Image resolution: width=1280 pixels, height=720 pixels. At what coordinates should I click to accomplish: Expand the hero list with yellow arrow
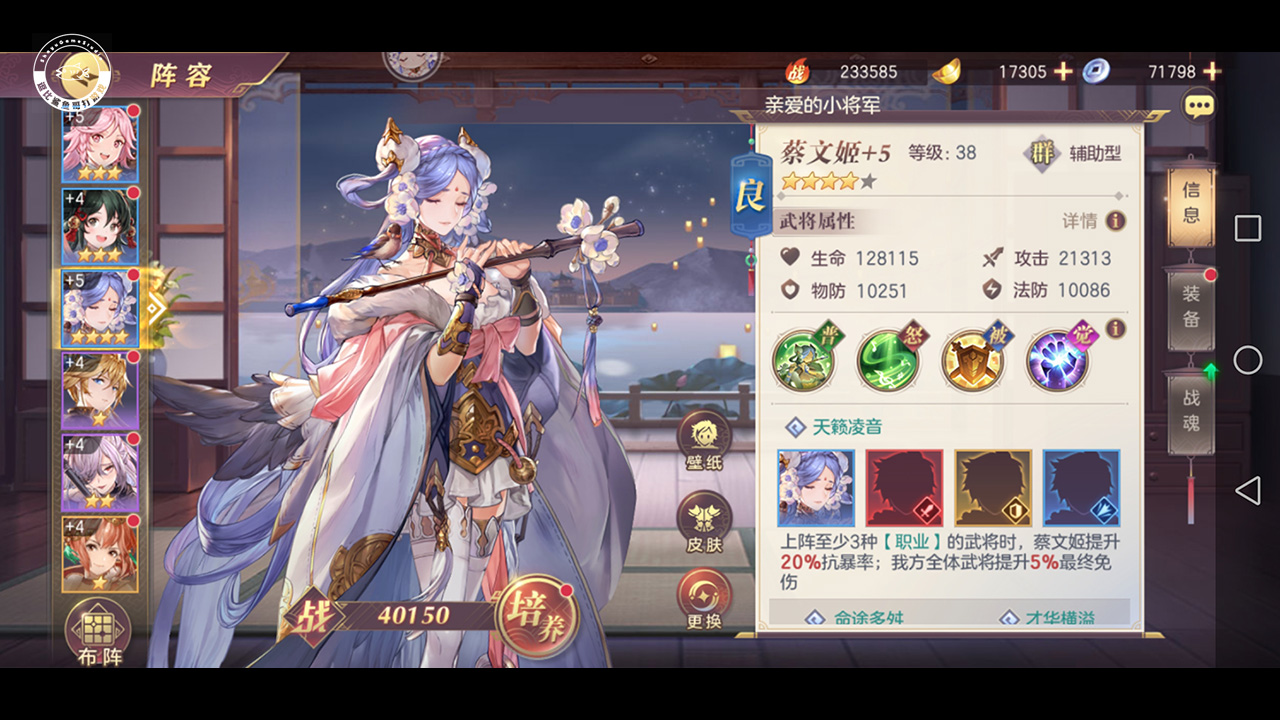[155, 309]
